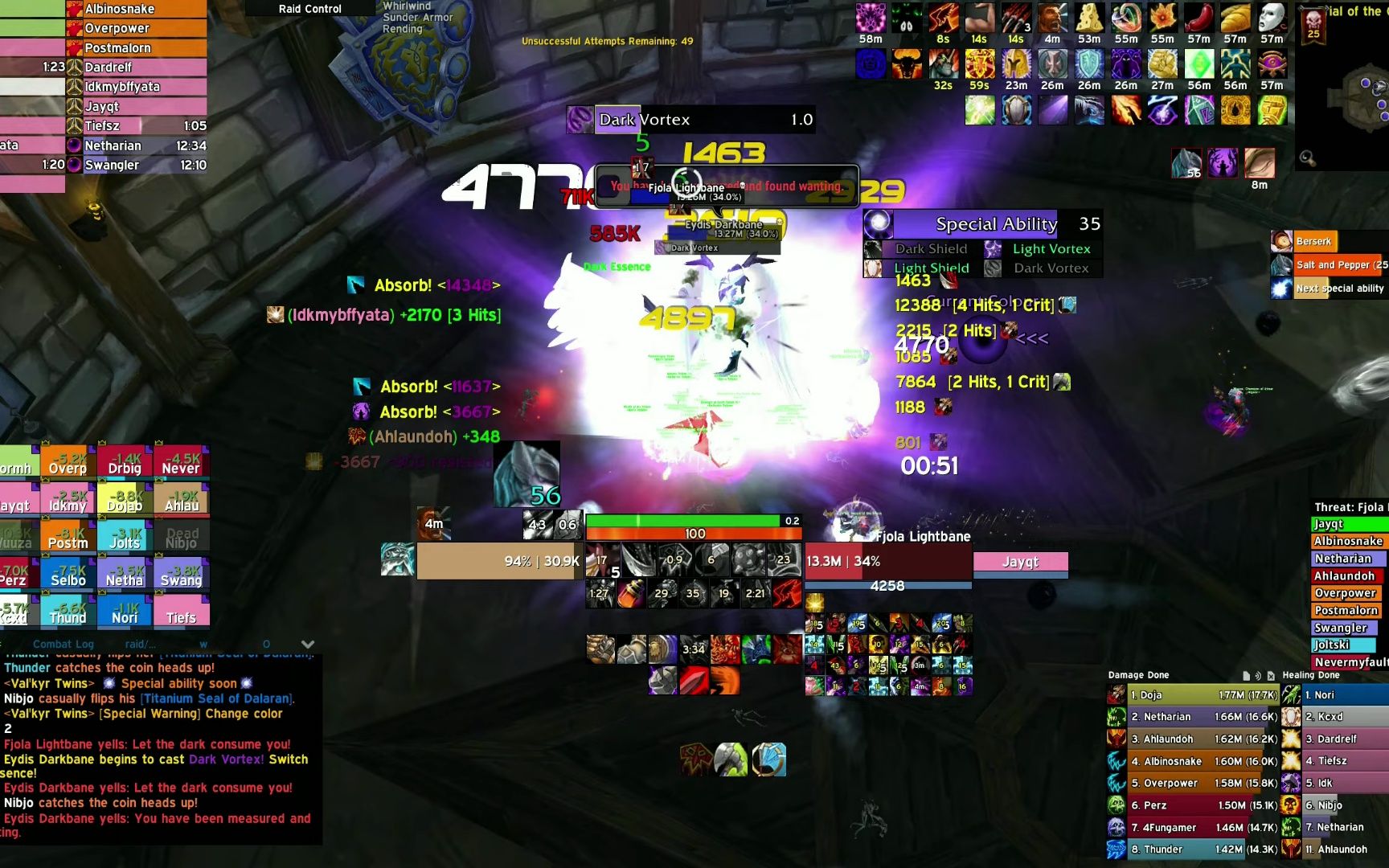Click the Next special ability timer icon

[x=1281, y=288]
